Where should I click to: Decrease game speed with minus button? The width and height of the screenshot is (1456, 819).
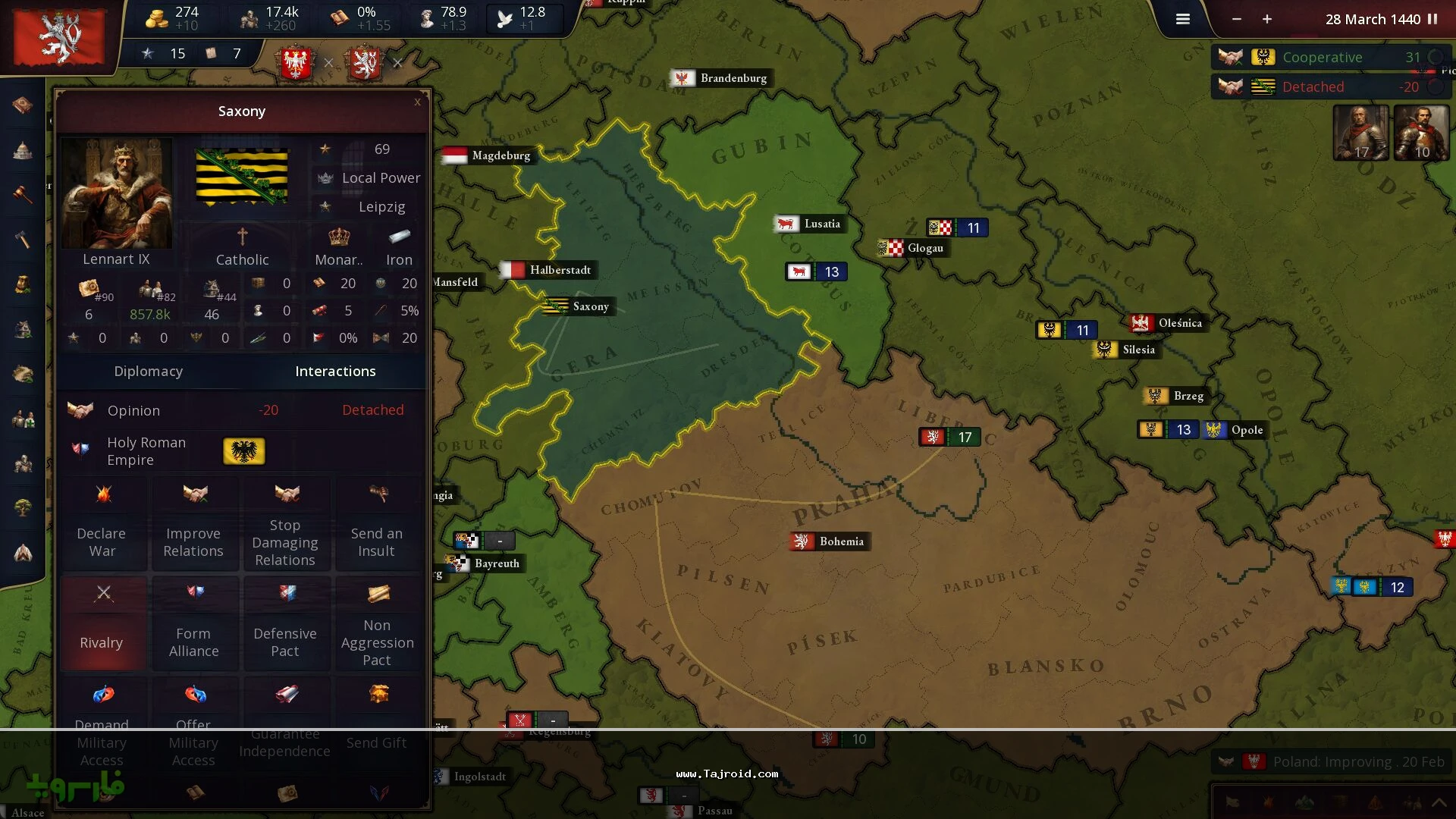(x=1237, y=20)
